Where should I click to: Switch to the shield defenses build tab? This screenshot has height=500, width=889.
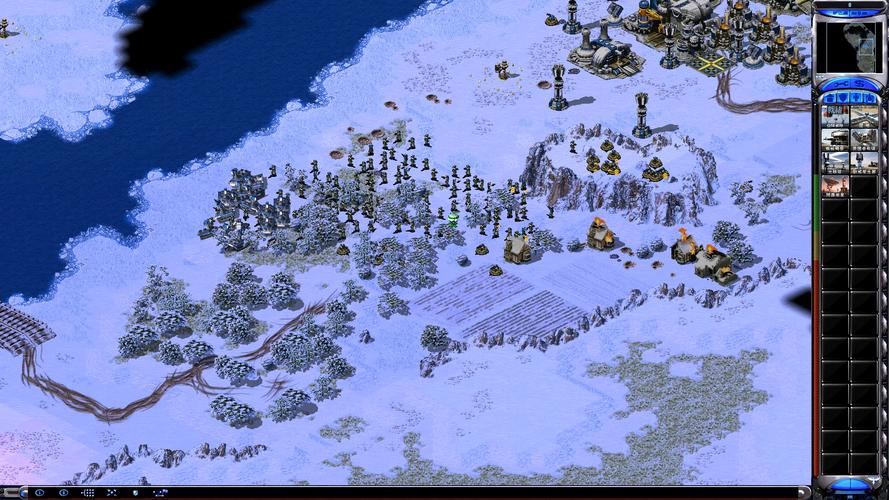tap(842, 97)
